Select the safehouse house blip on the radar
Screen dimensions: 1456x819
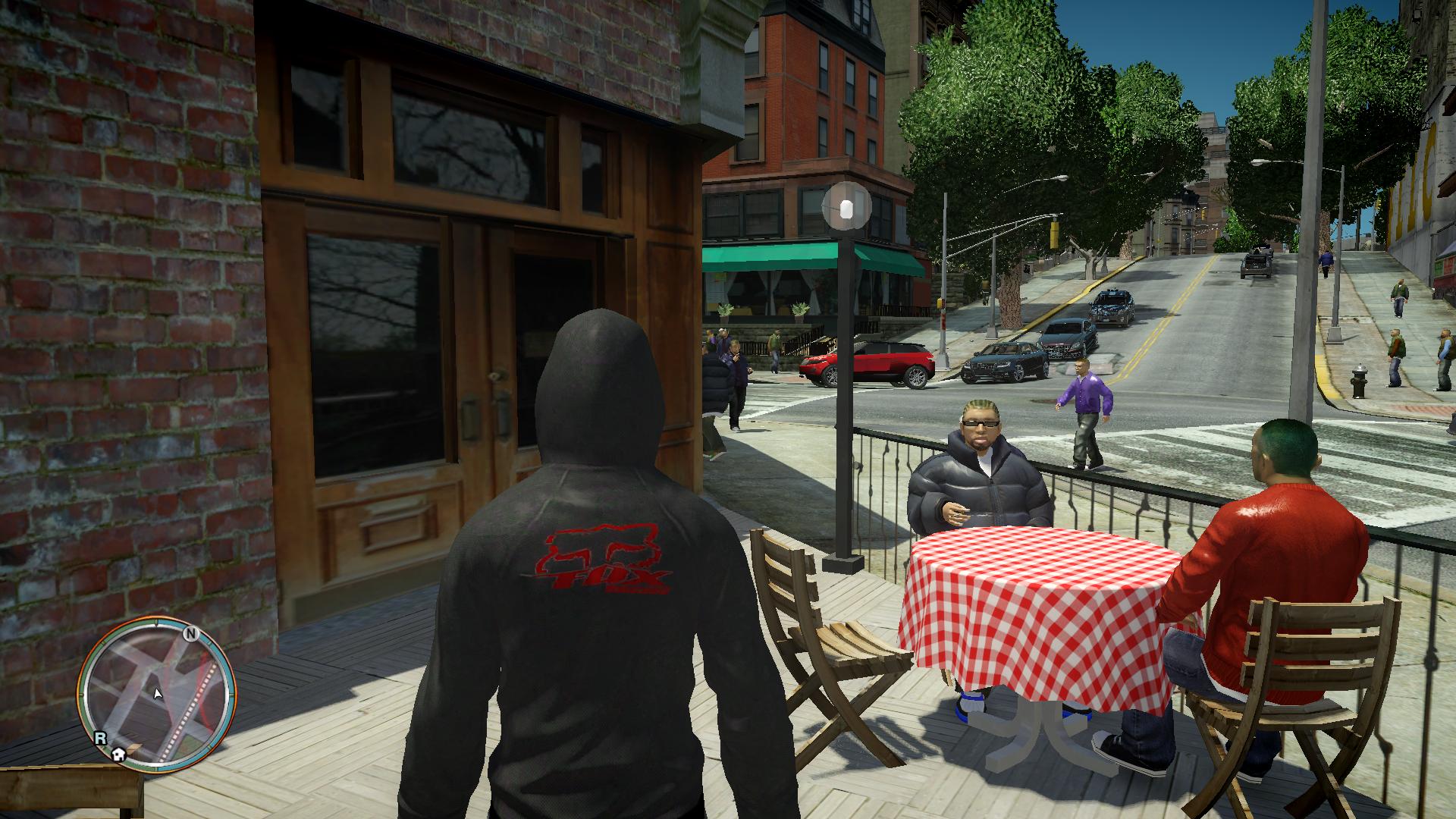tap(118, 754)
